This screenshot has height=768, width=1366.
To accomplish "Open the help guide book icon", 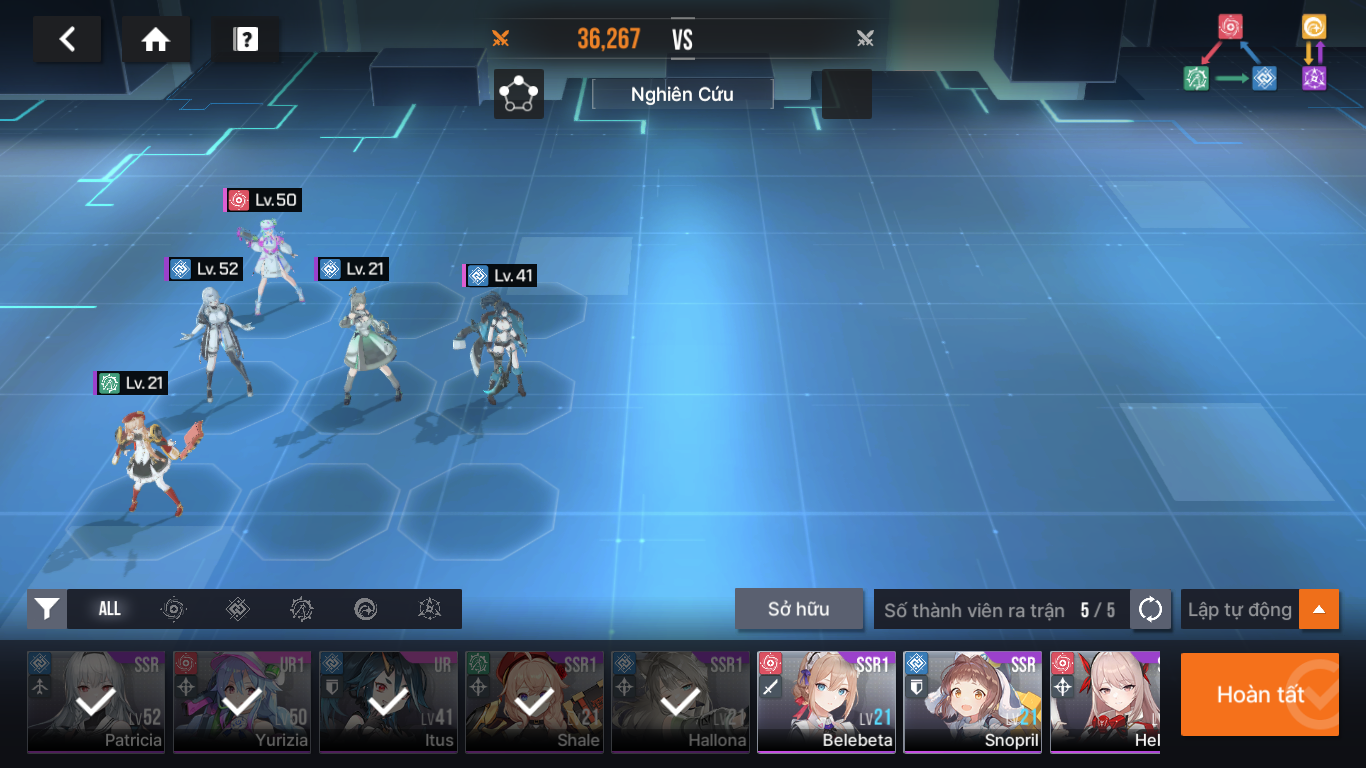I will click(245, 40).
